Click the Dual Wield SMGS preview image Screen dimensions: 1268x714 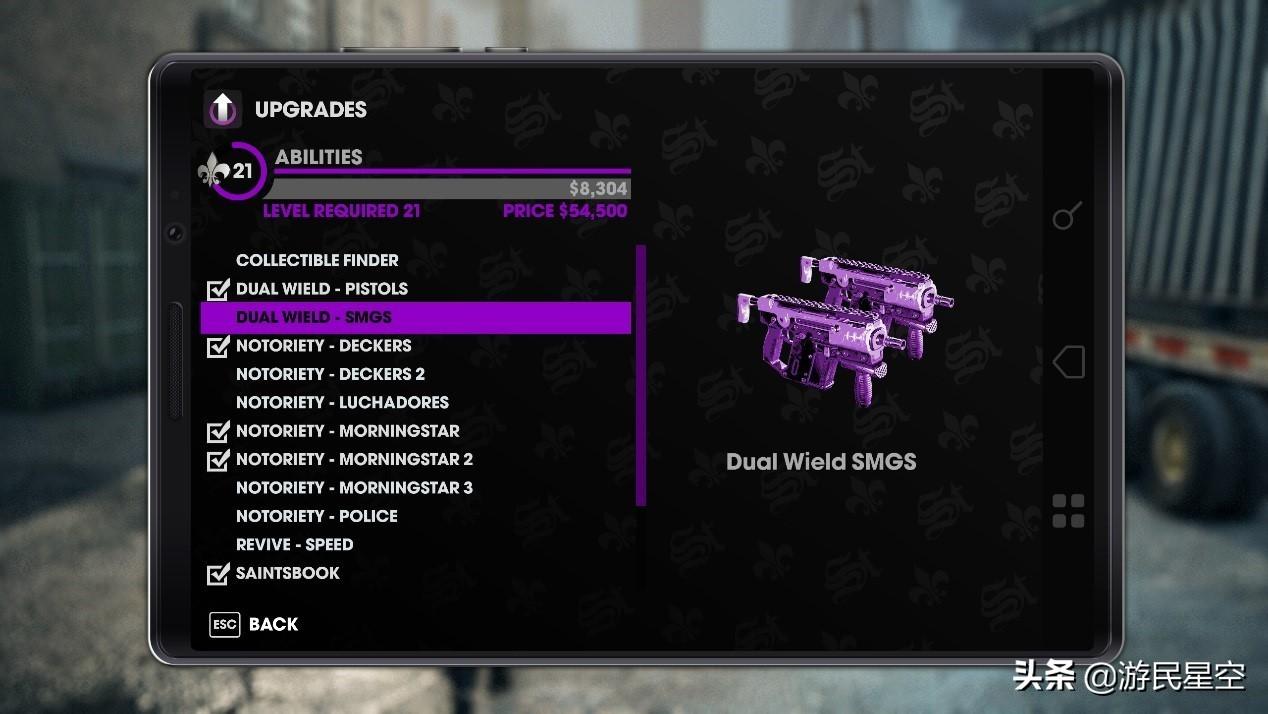tap(844, 329)
